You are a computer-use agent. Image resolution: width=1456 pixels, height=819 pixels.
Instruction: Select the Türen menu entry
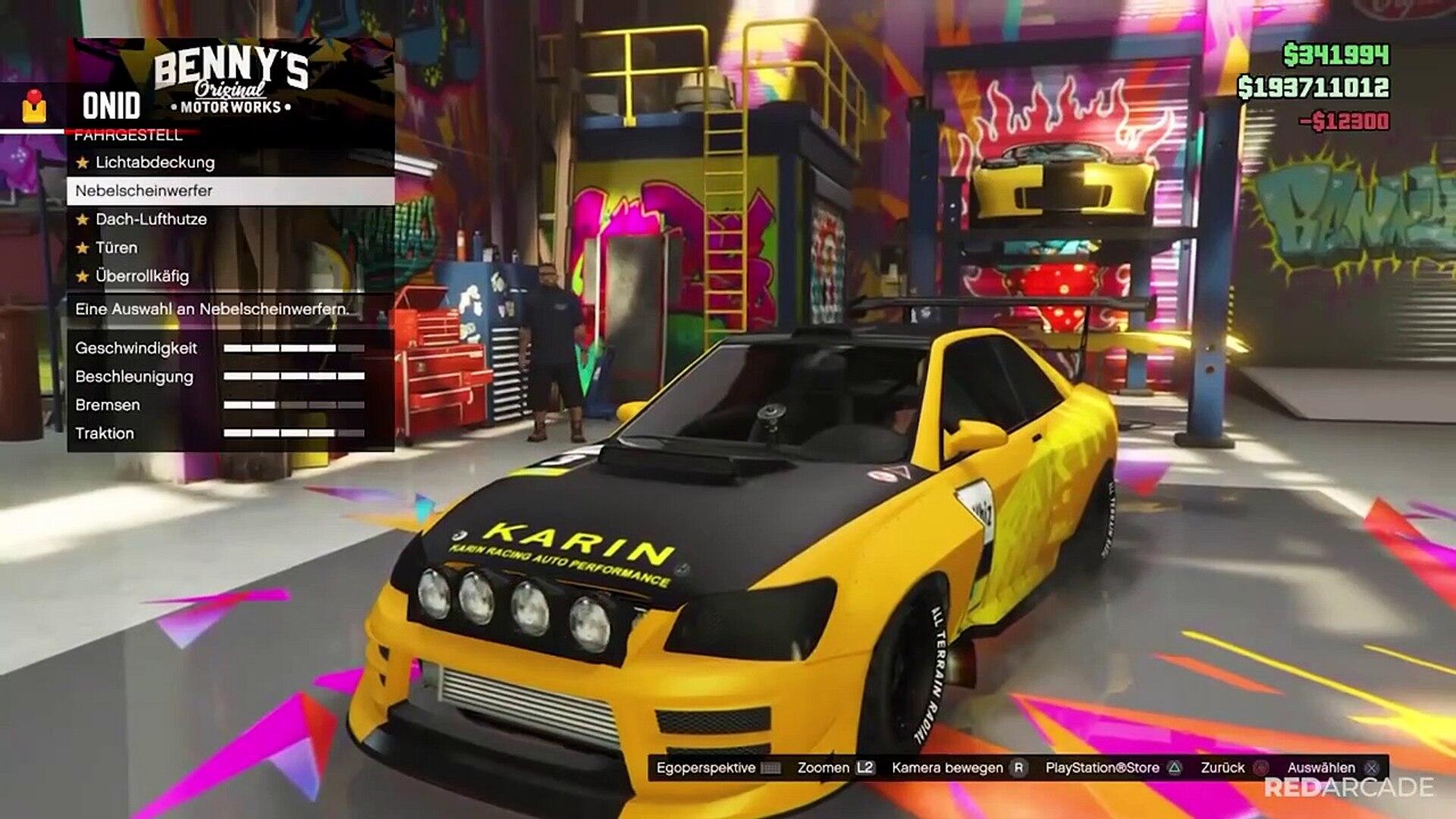117,248
